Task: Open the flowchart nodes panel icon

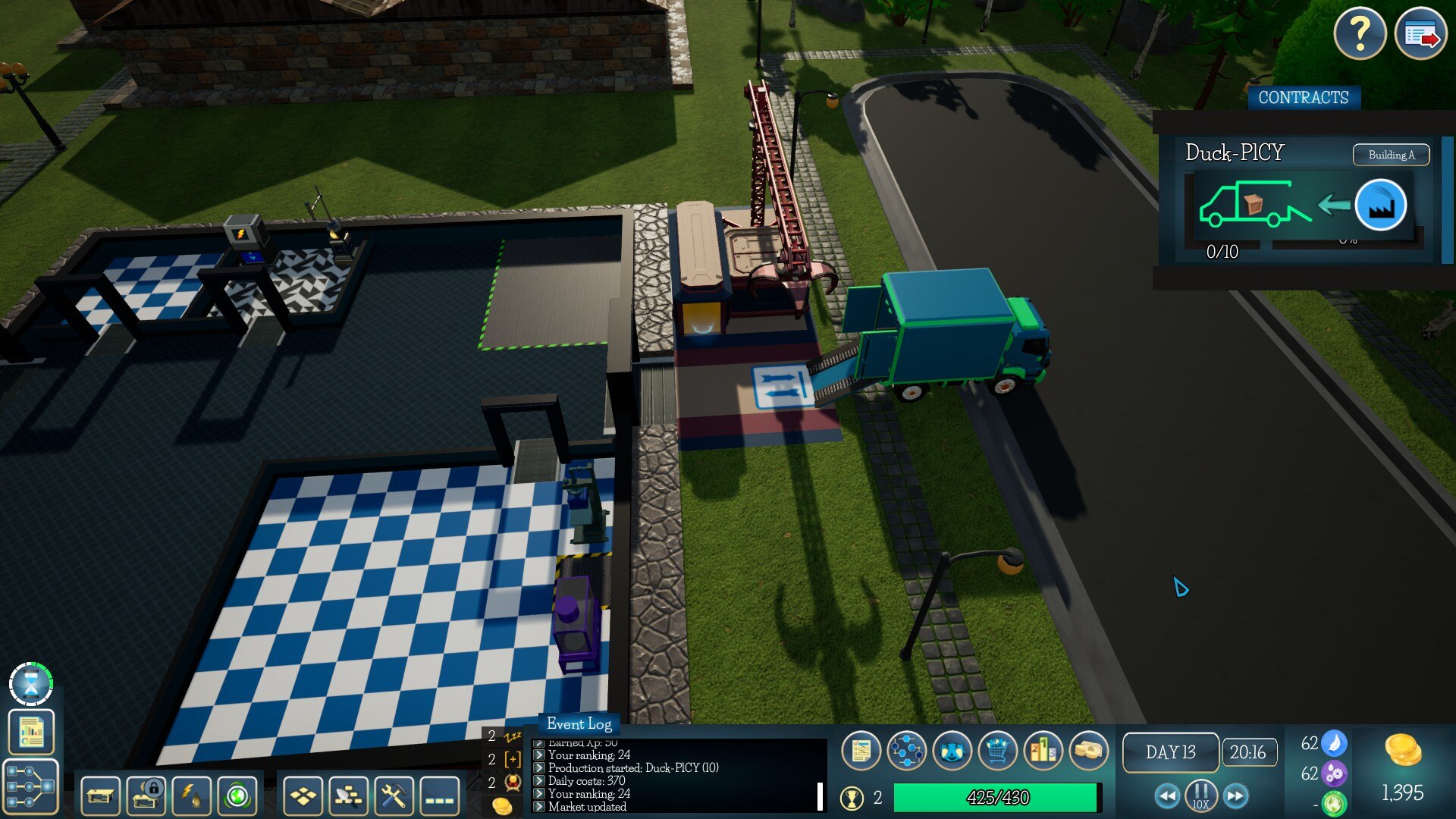Action: pos(31,786)
